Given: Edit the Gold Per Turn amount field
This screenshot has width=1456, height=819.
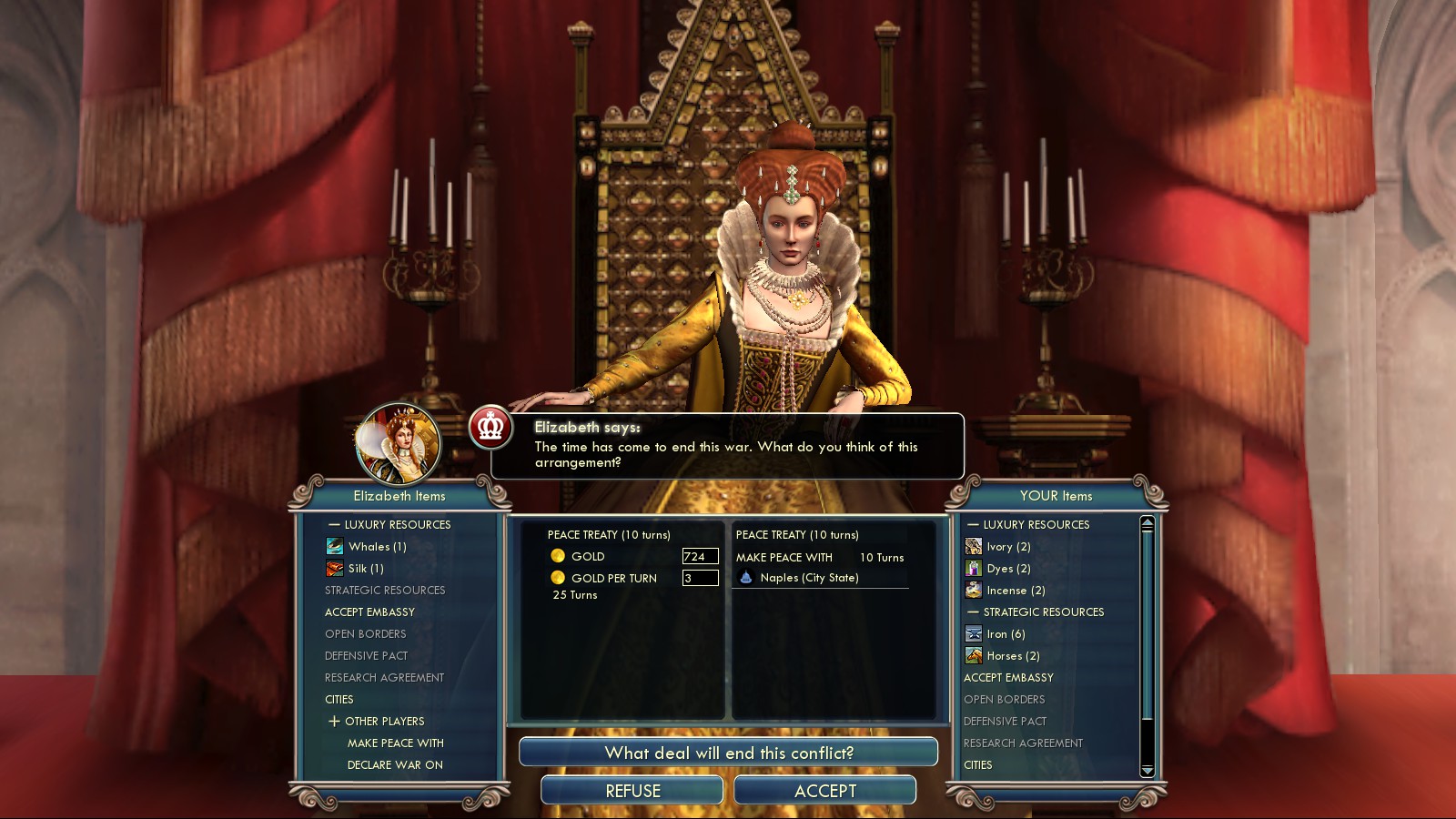Looking at the screenshot, I should [700, 578].
